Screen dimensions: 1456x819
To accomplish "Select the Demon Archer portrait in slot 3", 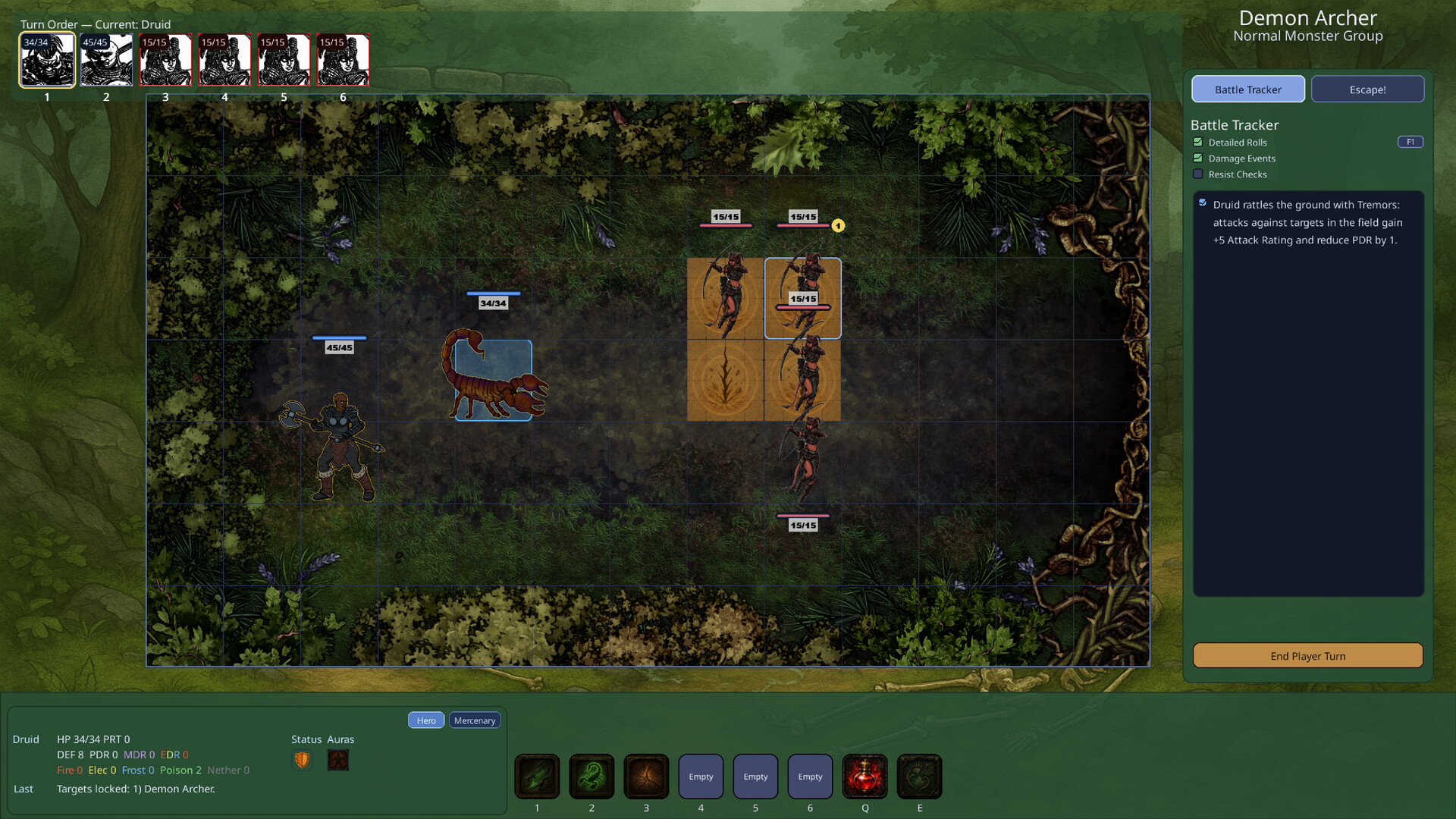I will point(165,59).
